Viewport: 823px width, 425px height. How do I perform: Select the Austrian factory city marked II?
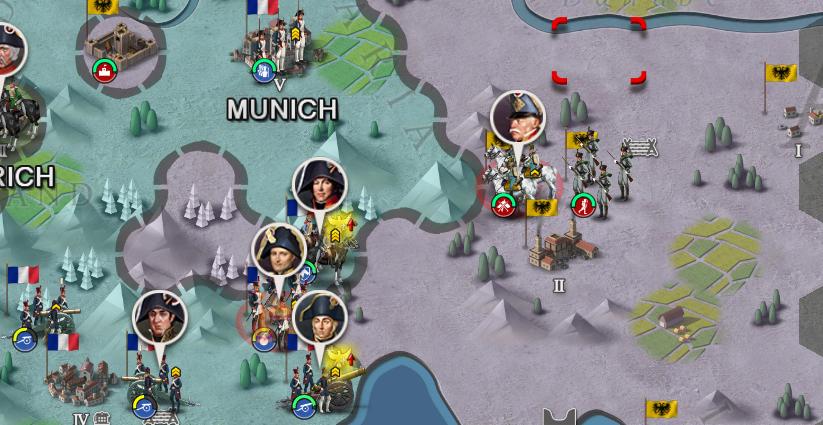tap(558, 246)
